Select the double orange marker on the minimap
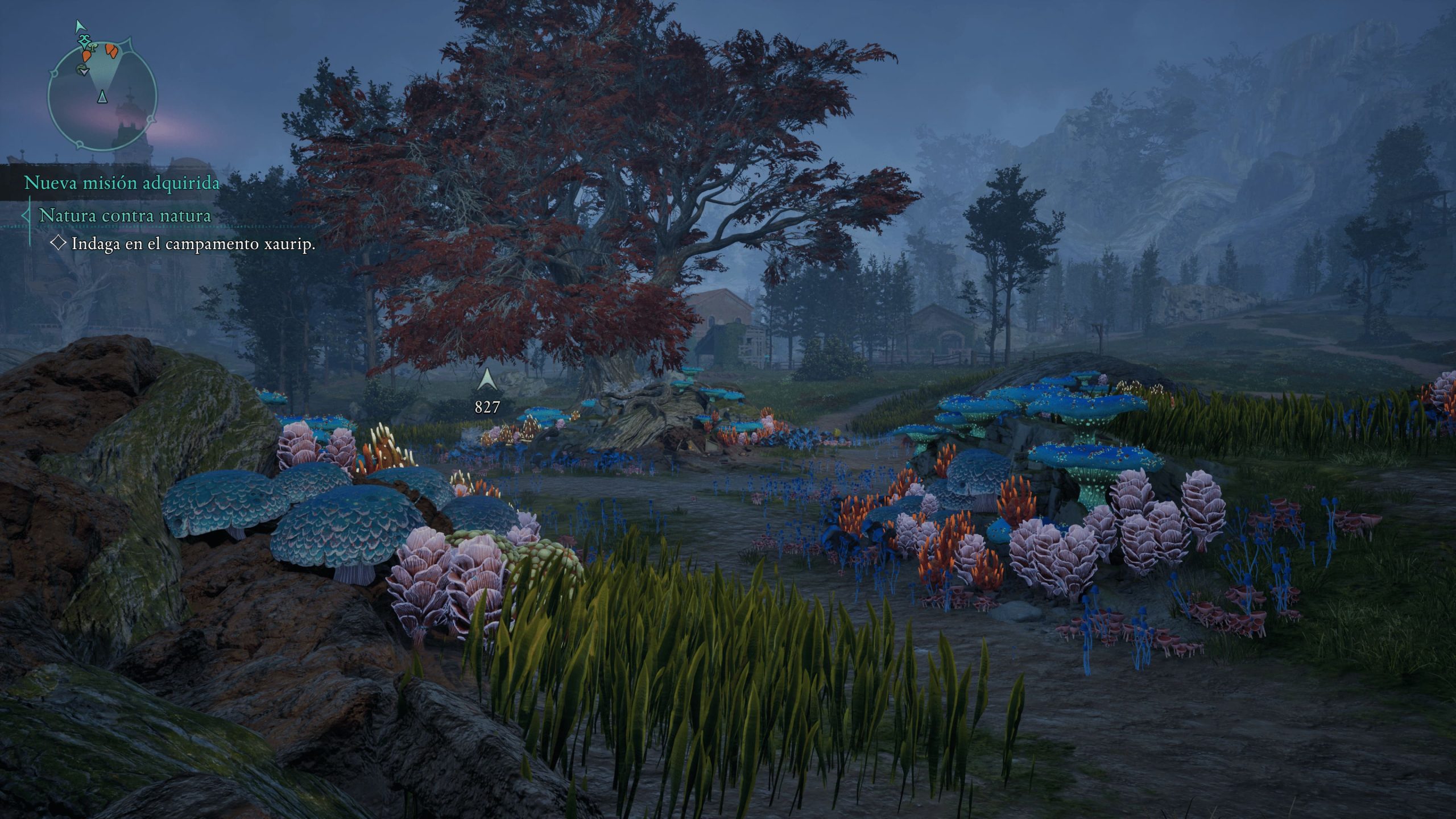This screenshot has width=1456, height=819. 112,51
